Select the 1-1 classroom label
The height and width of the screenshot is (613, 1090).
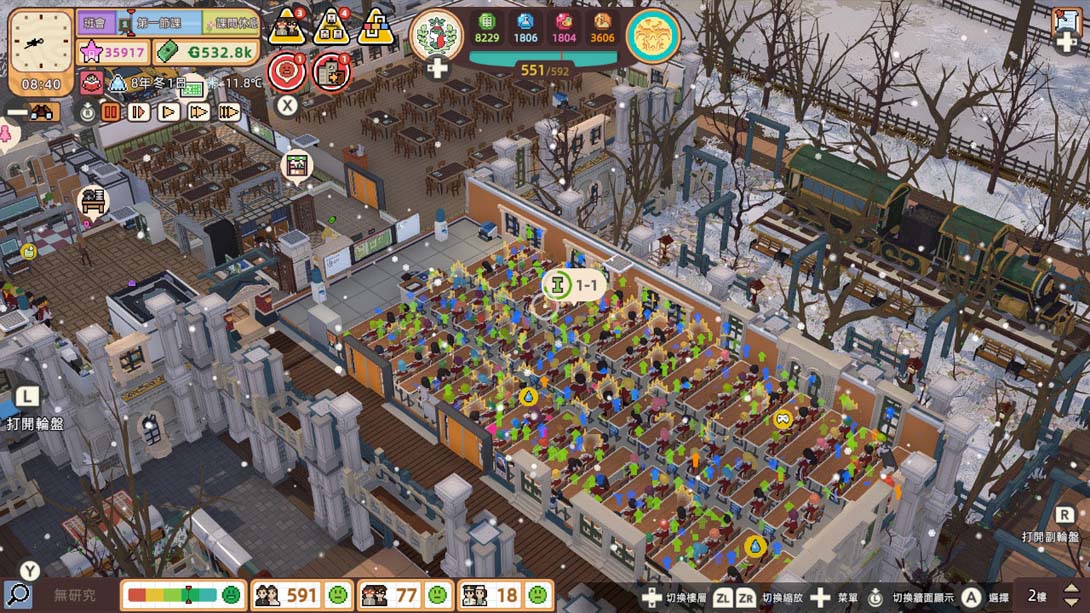[573, 286]
